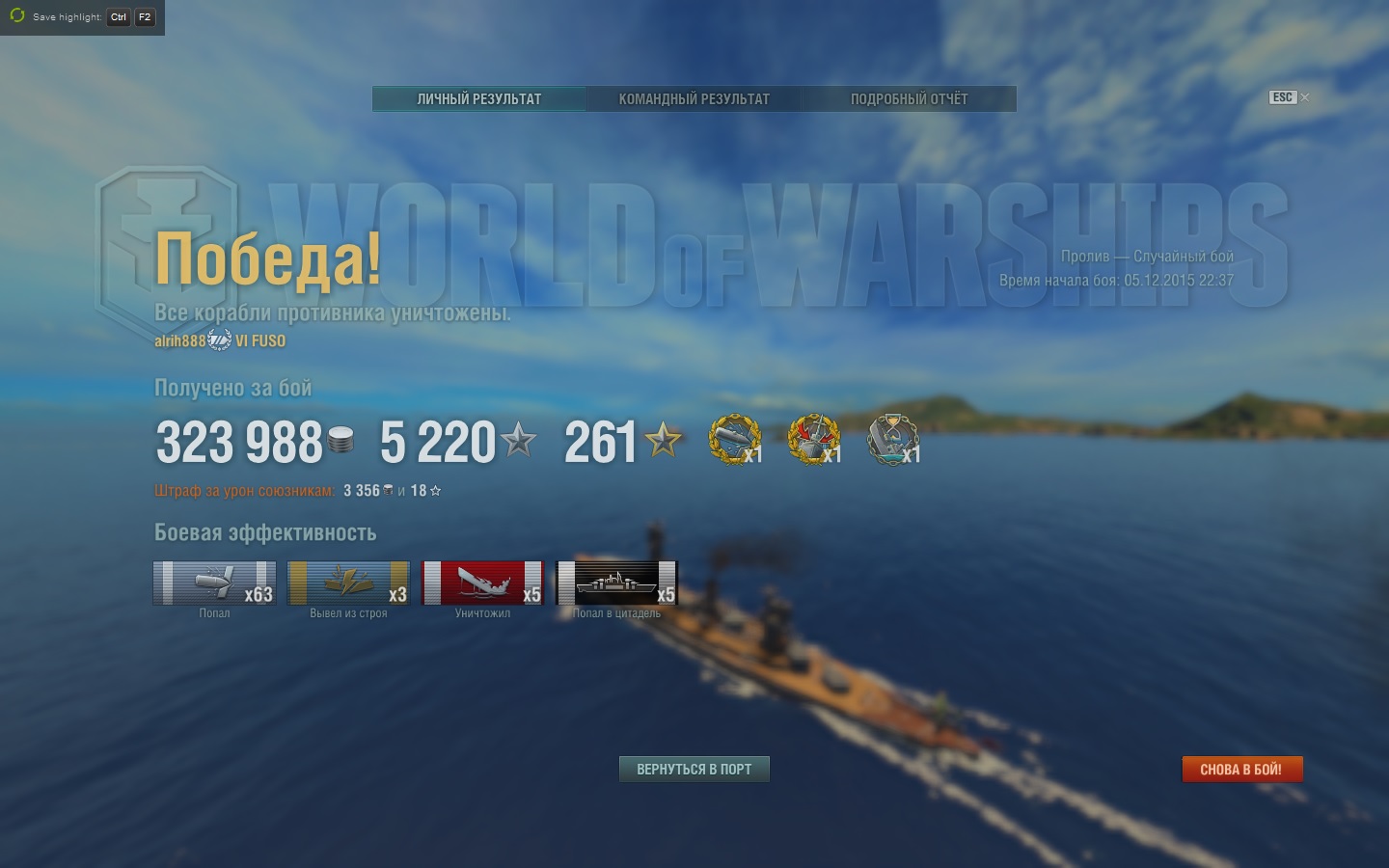Inspect the red-and-gold achievement medal
Screen dimensions: 1389x868
pos(813,440)
